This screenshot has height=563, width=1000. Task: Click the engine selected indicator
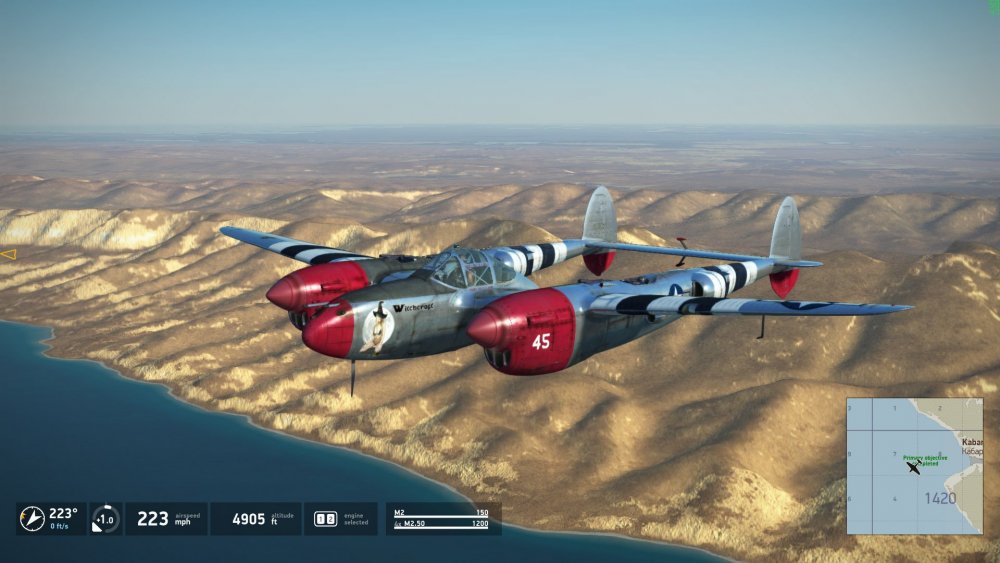point(326,518)
